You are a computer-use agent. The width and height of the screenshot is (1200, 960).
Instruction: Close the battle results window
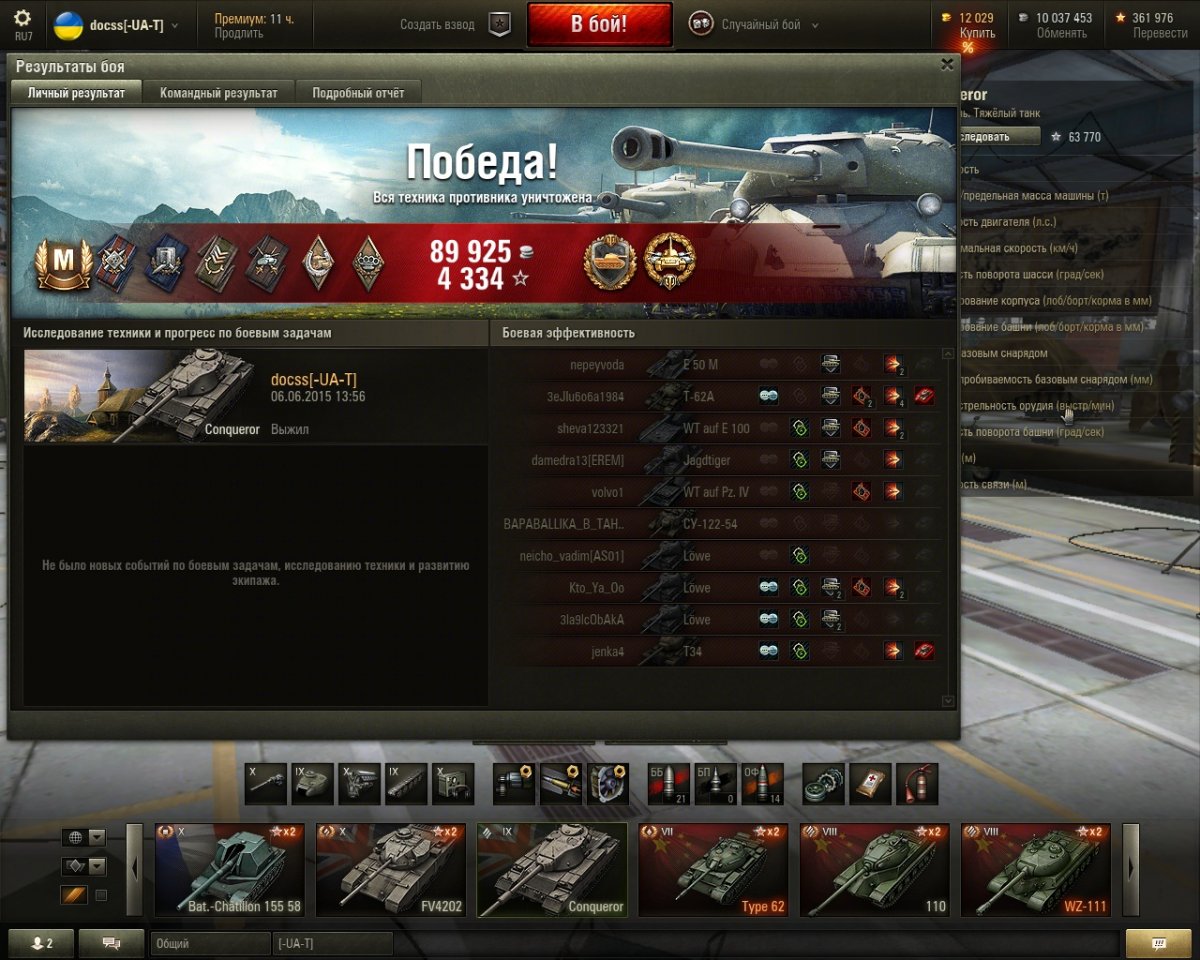(946, 65)
